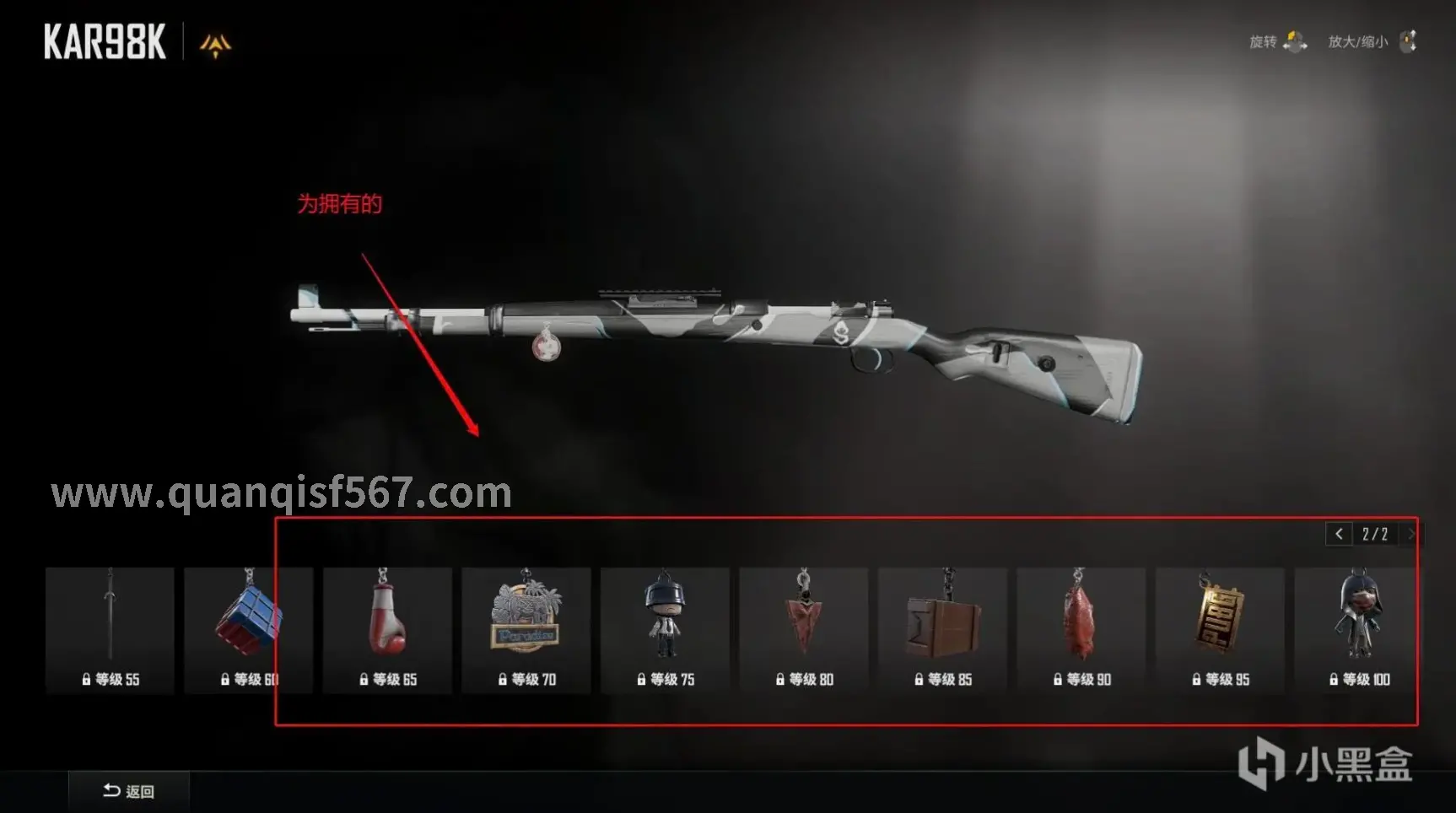Choose the arrowhead charm at level 80
The width and height of the screenshot is (1456, 813).
[x=803, y=629]
